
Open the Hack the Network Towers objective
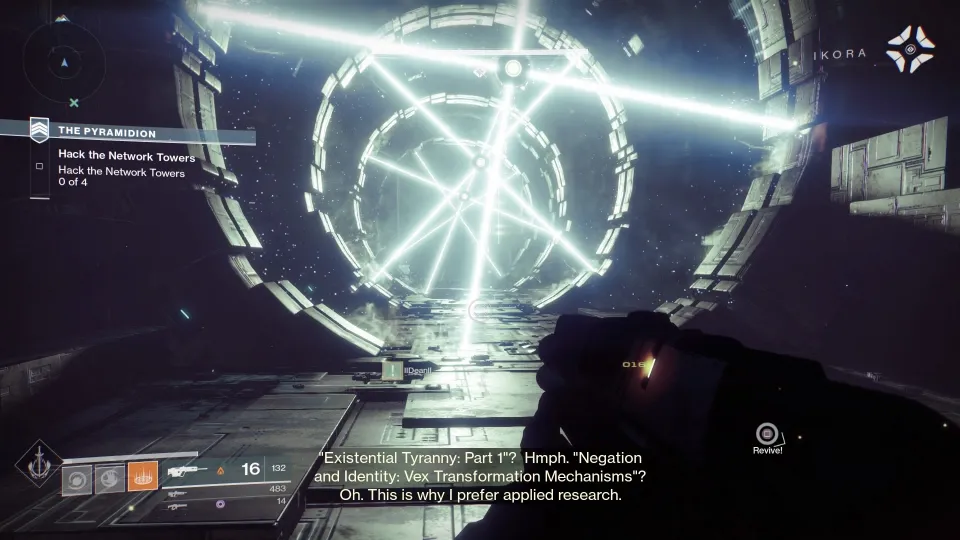tap(126, 158)
